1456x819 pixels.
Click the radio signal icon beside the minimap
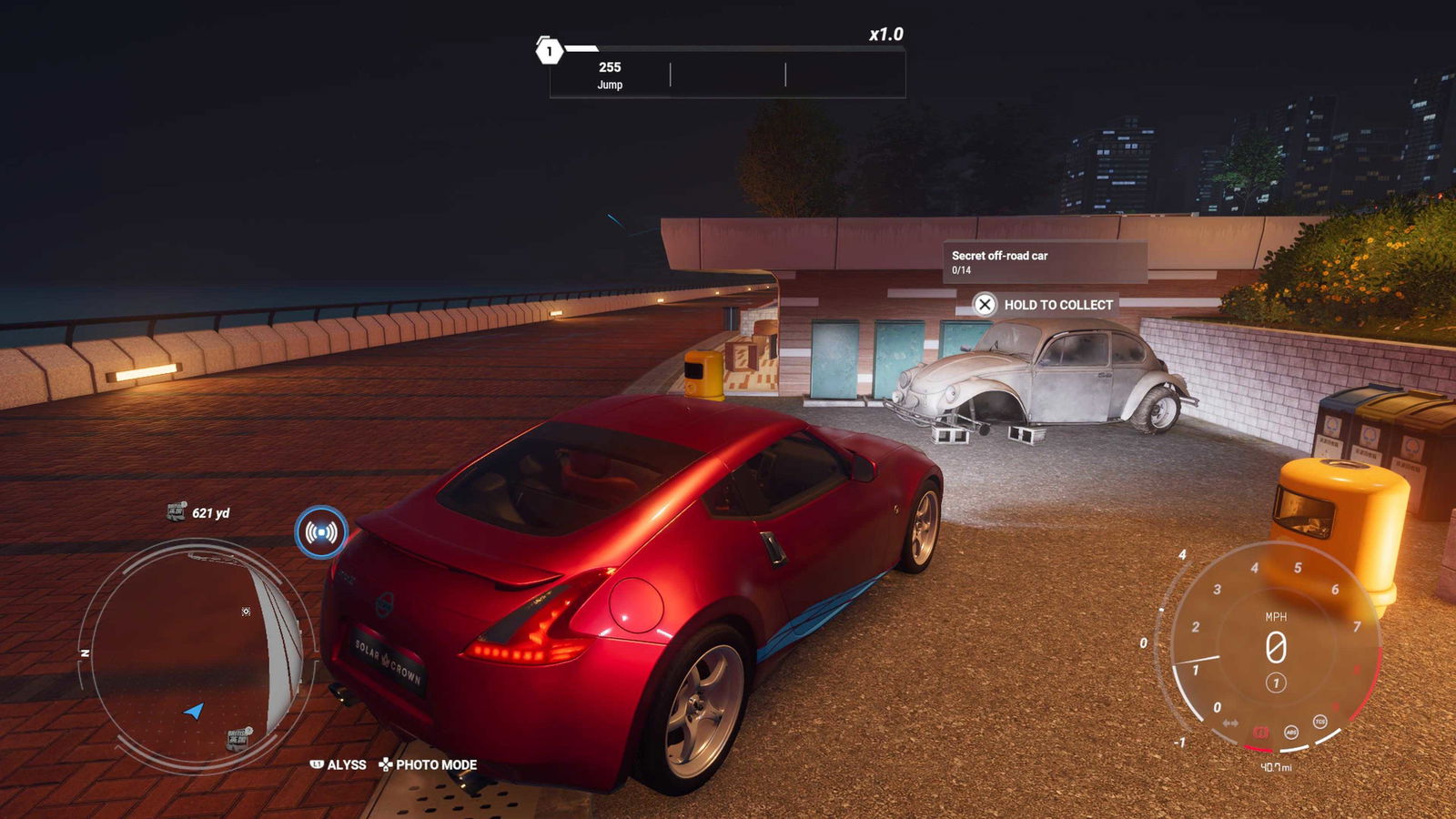coord(321,532)
